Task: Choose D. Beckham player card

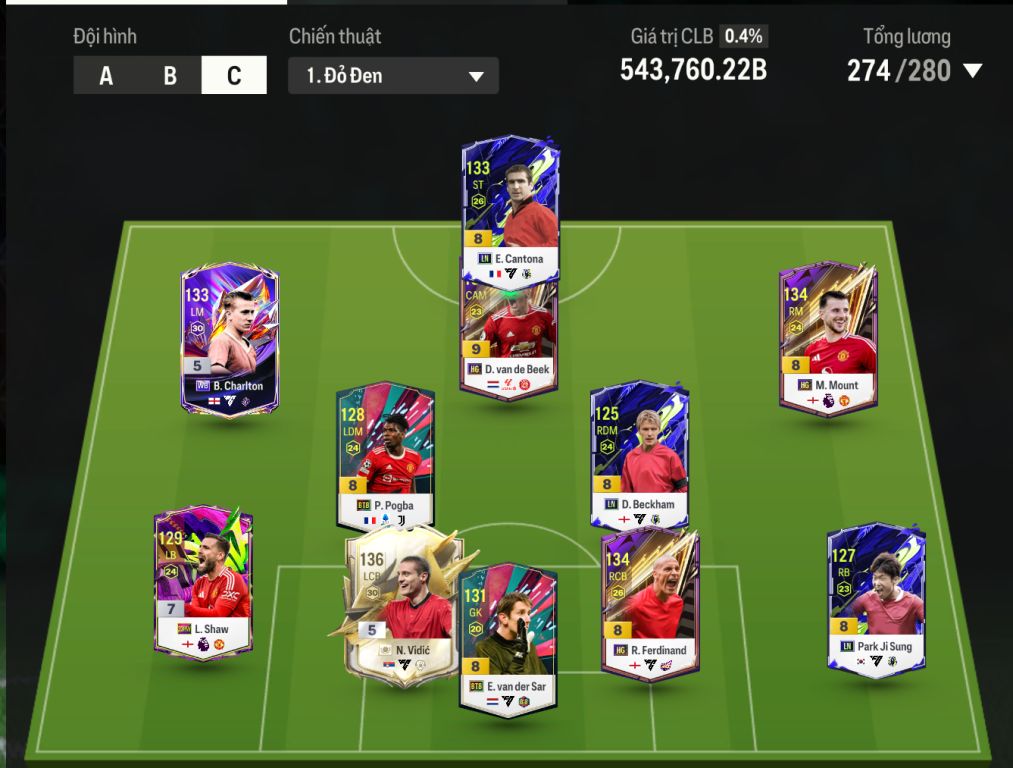Action: coord(639,455)
